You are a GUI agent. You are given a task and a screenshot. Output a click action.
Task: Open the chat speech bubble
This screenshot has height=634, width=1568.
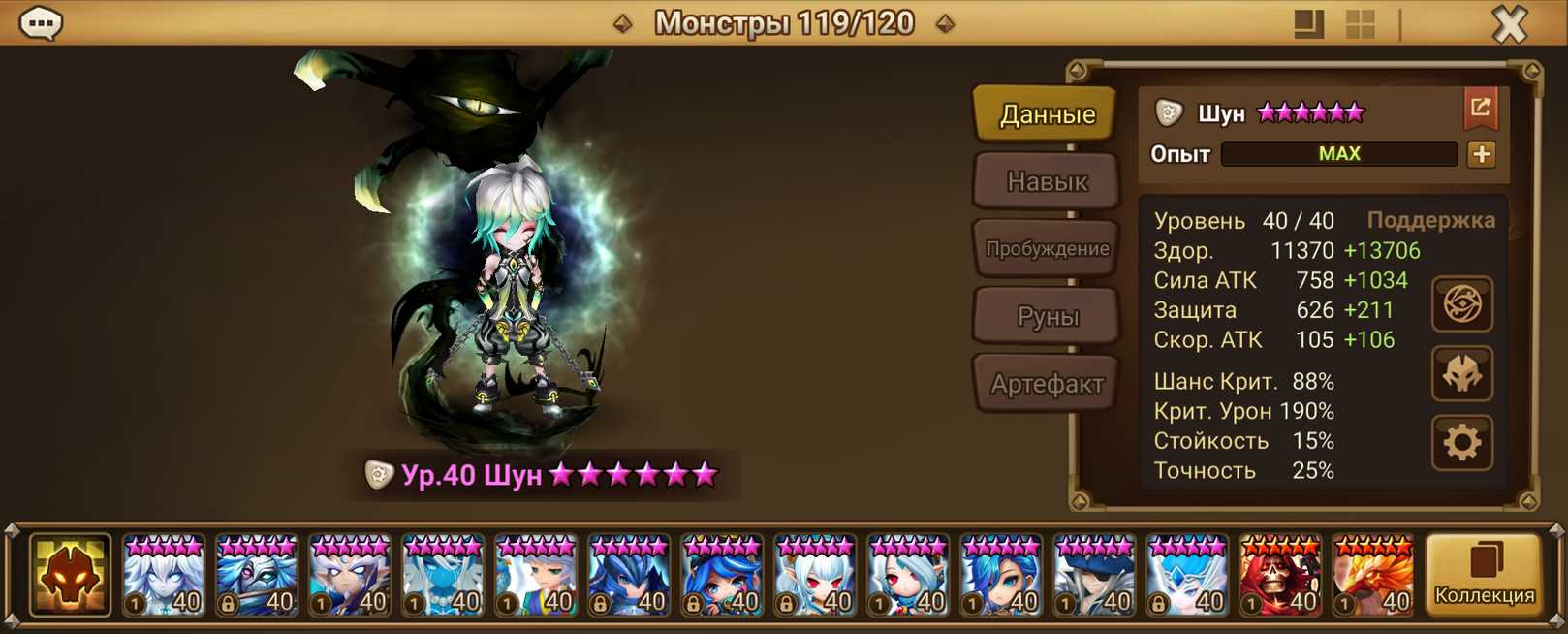coord(41,23)
